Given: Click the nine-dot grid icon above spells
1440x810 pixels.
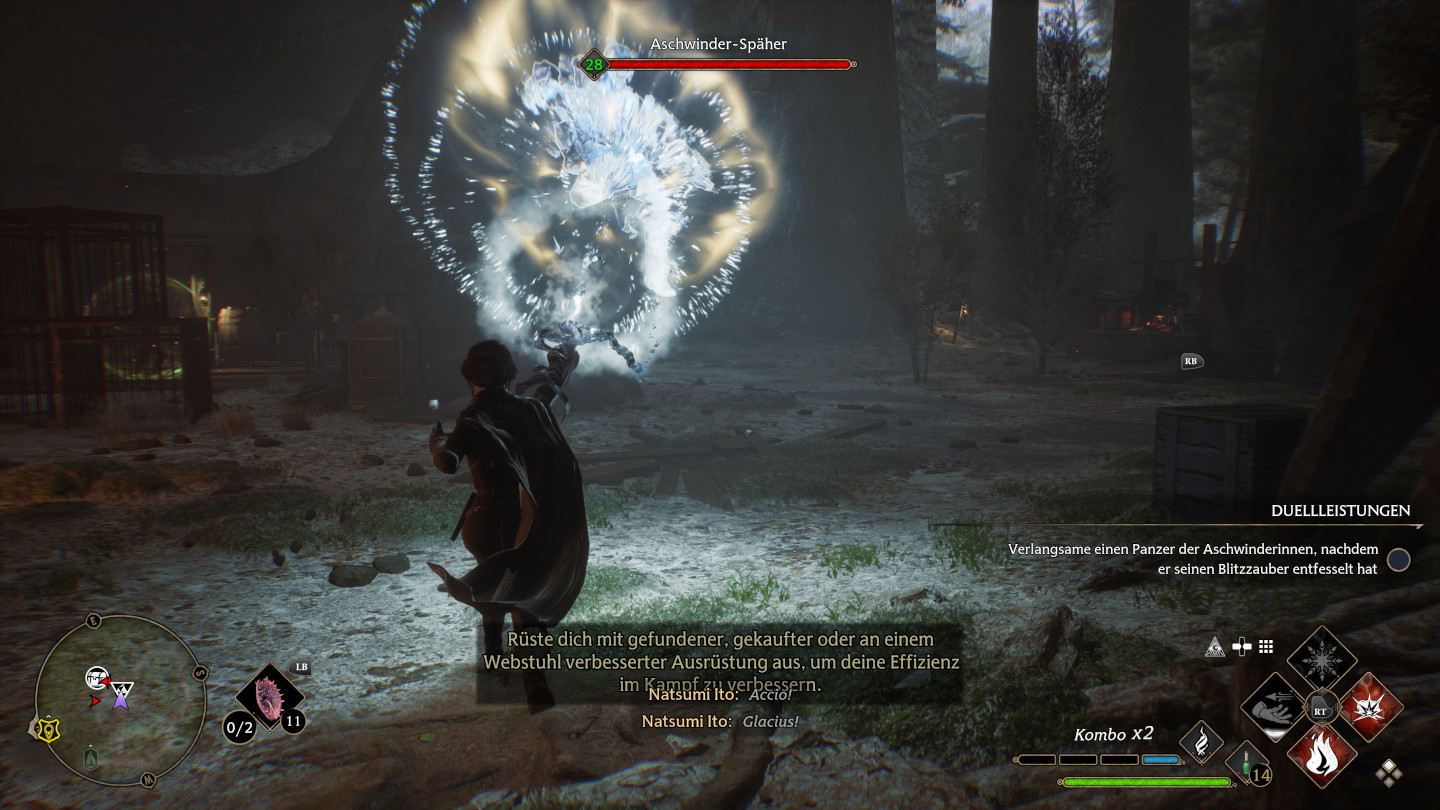Looking at the screenshot, I should coord(1266,647).
